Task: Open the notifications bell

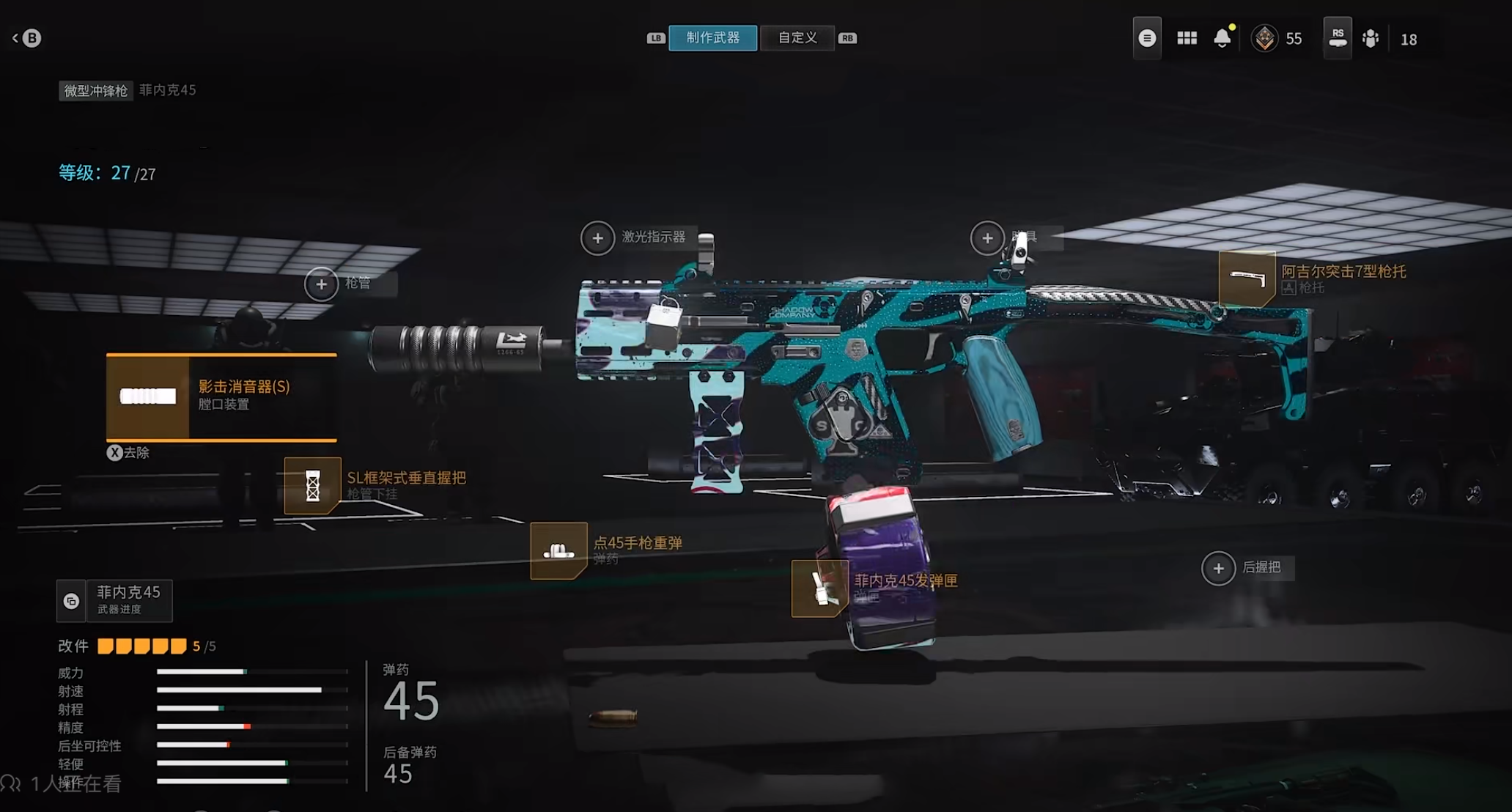Action: pyautogui.click(x=1222, y=39)
